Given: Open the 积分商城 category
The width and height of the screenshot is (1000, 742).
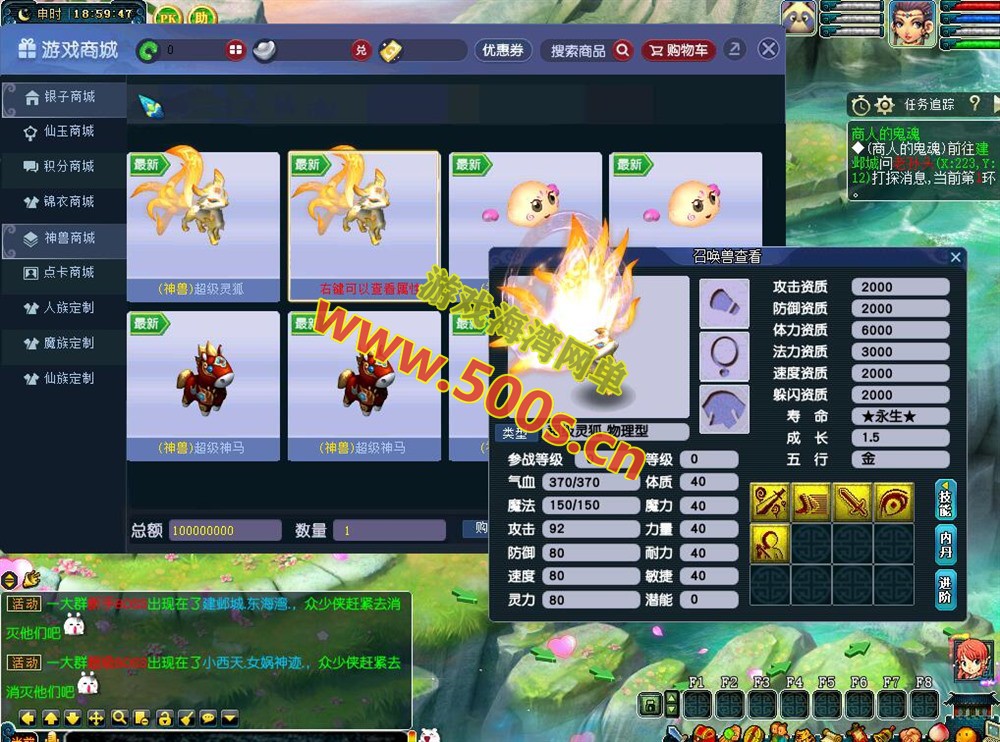Looking at the screenshot, I should pyautogui.click(x=68, y=166).
